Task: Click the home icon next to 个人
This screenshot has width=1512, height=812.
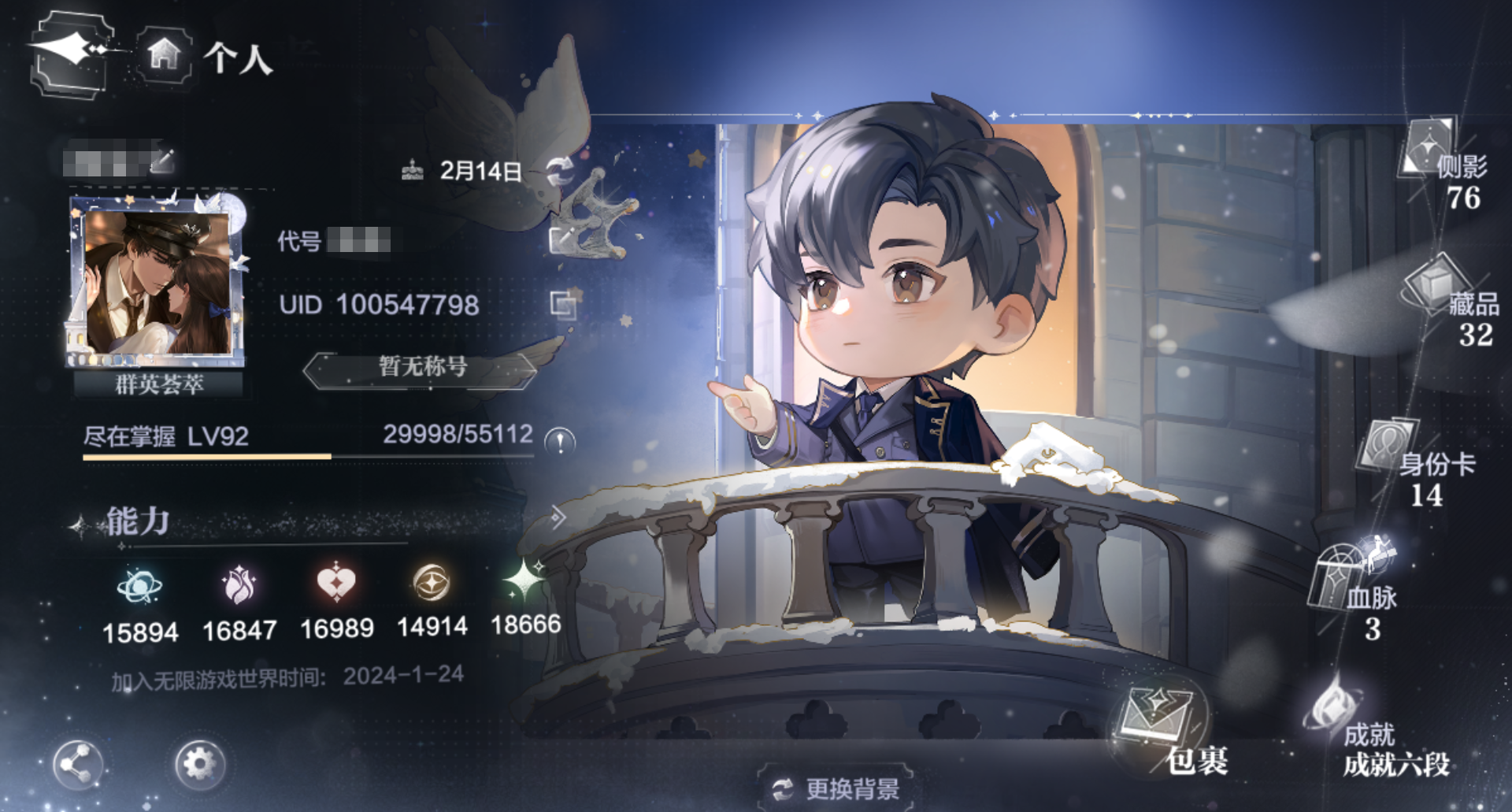Action: 163,54
